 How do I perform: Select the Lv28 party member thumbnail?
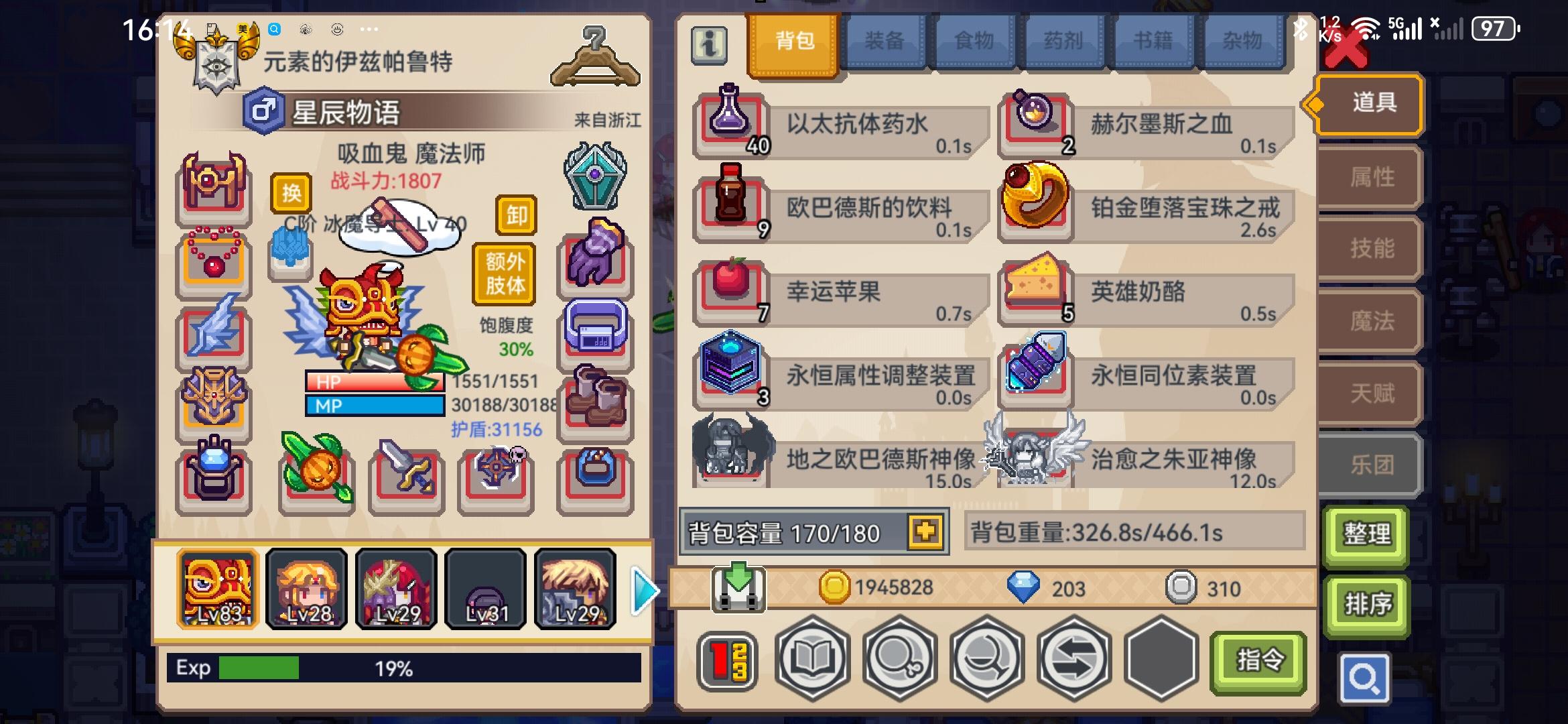(x=306, y=589)
